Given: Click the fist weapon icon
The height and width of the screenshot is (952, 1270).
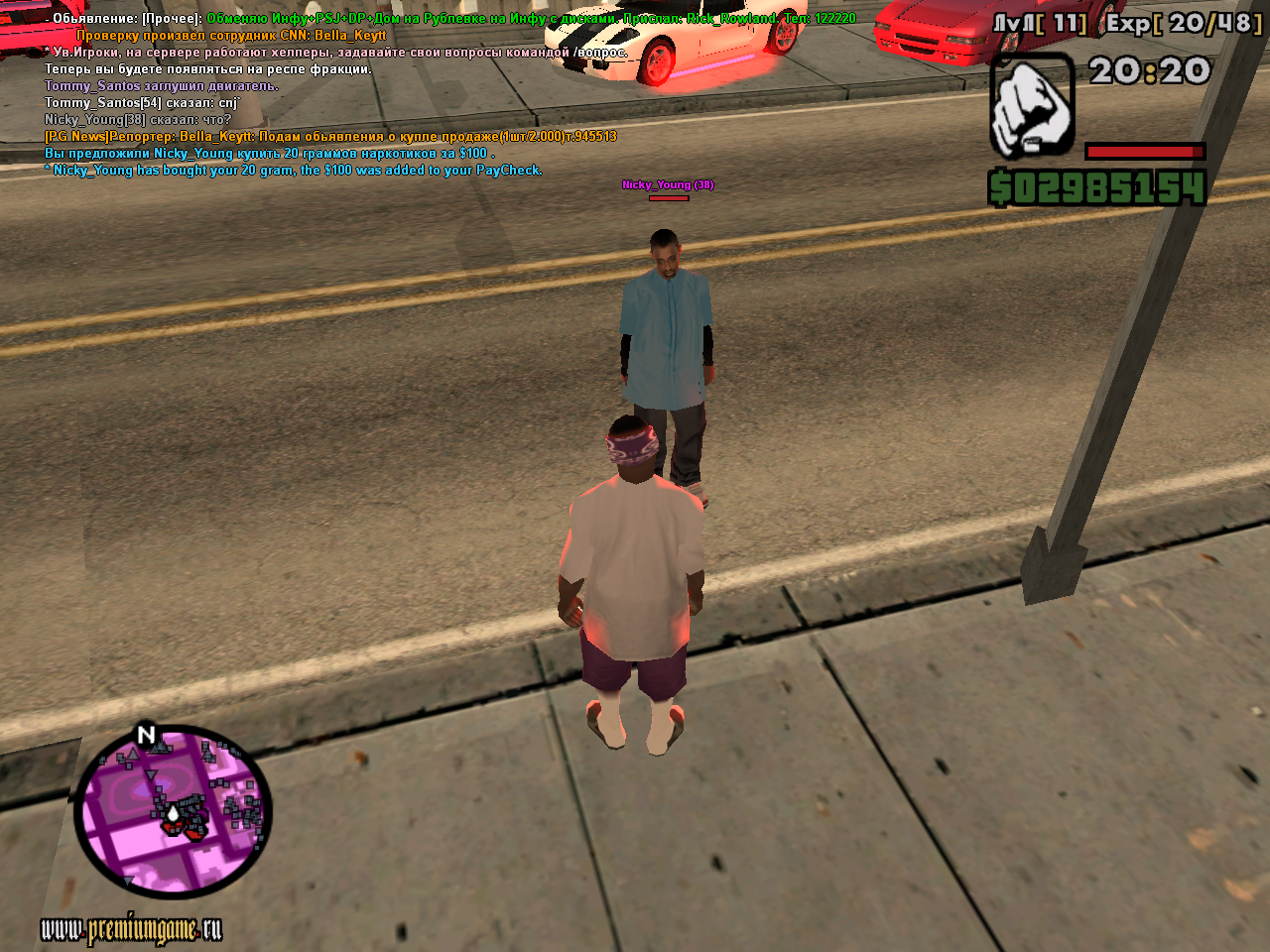Looking at the screenshot, I should (x=1032, y=106).
